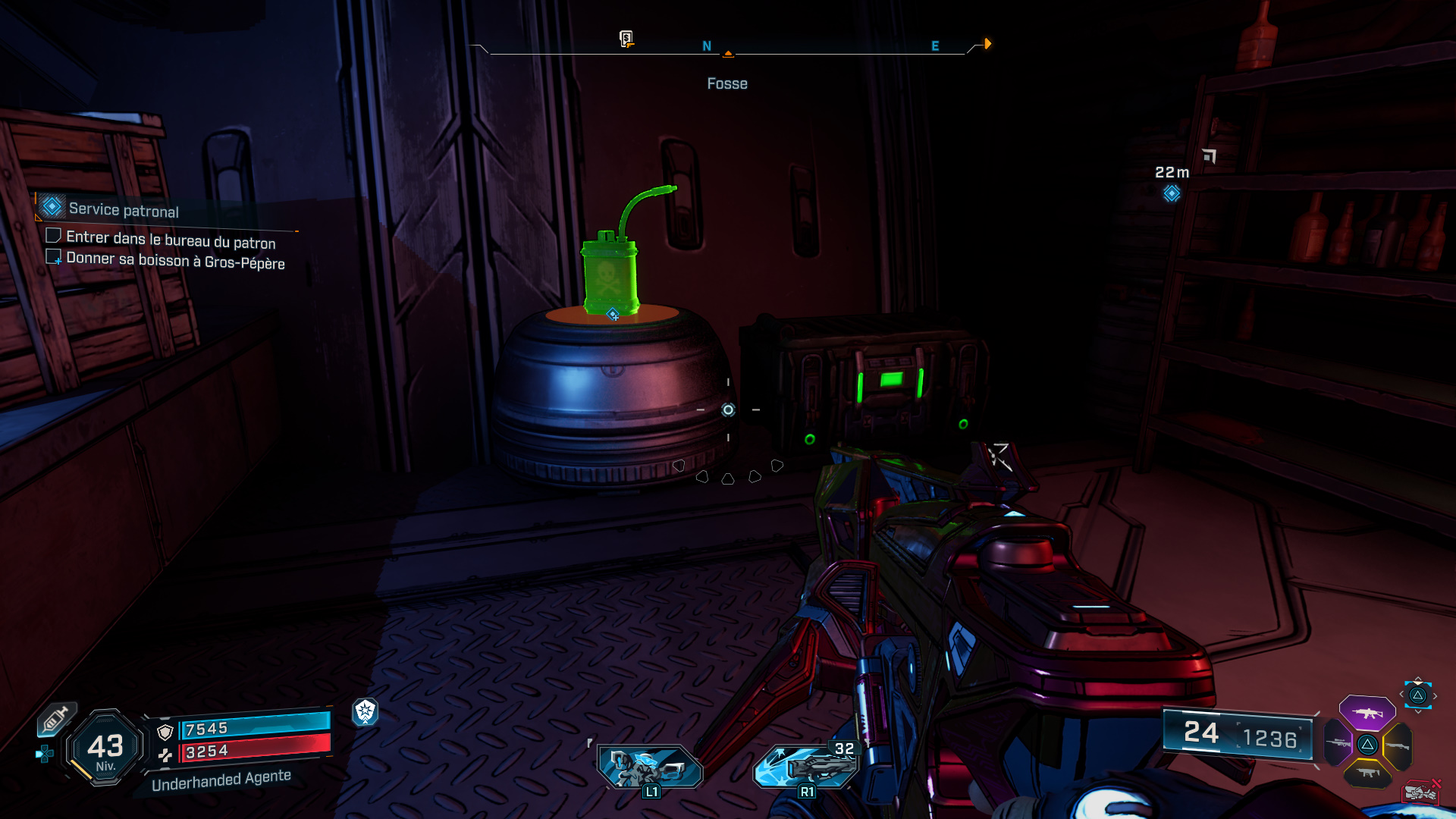
Task: Click the orange arrow at compass right end
Action: click(x=987, y=44)
